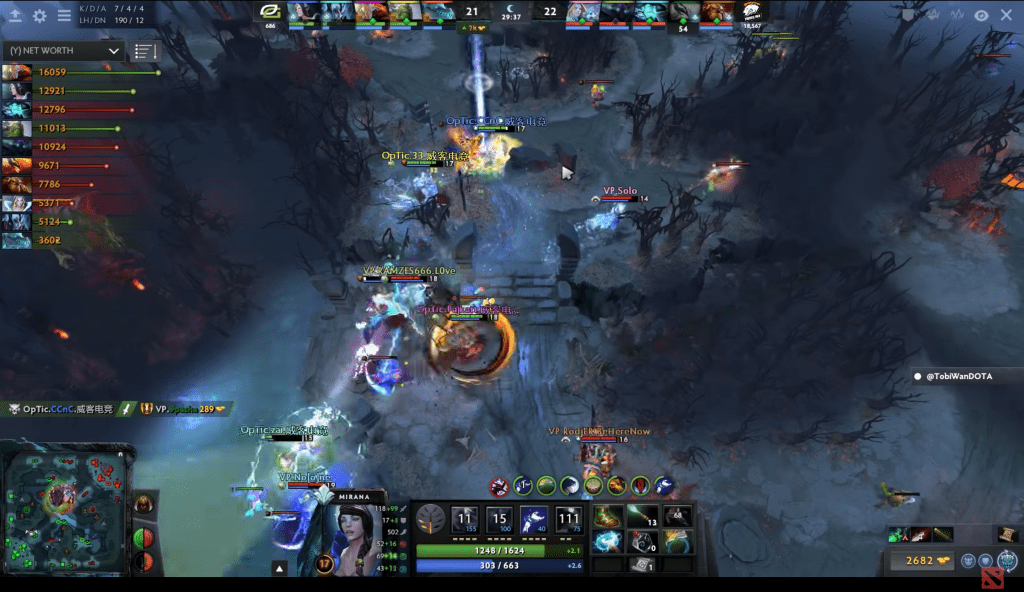Select the Virtus.pro team logo

click(x=751, y=12)
